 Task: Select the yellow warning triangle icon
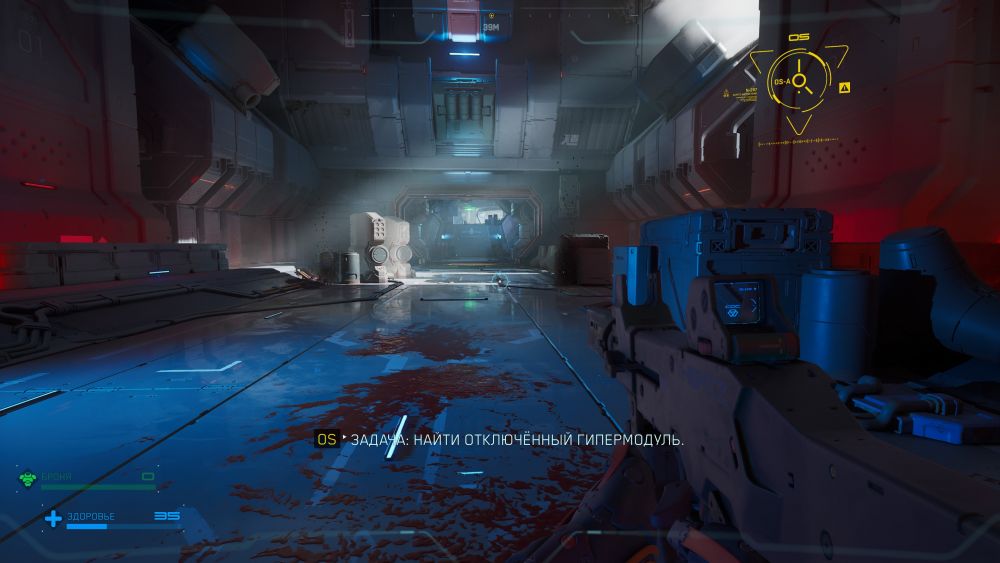coord(845,89)
